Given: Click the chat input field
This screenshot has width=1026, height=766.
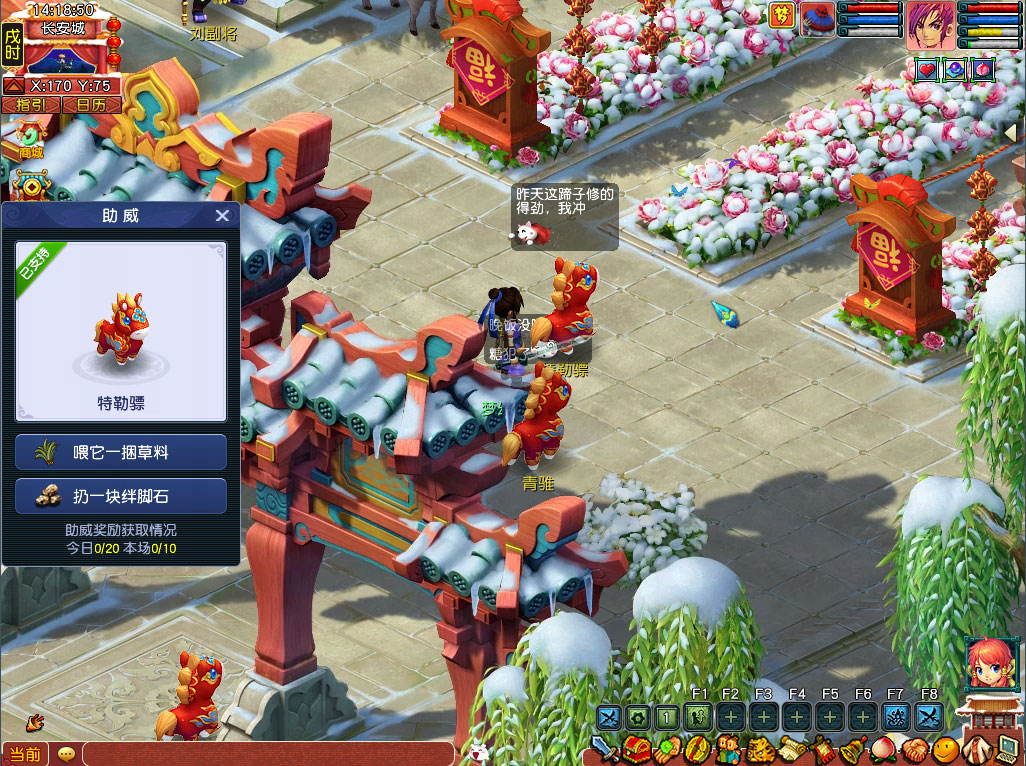Looking at the screenshot, I should [x=270, y=754].
